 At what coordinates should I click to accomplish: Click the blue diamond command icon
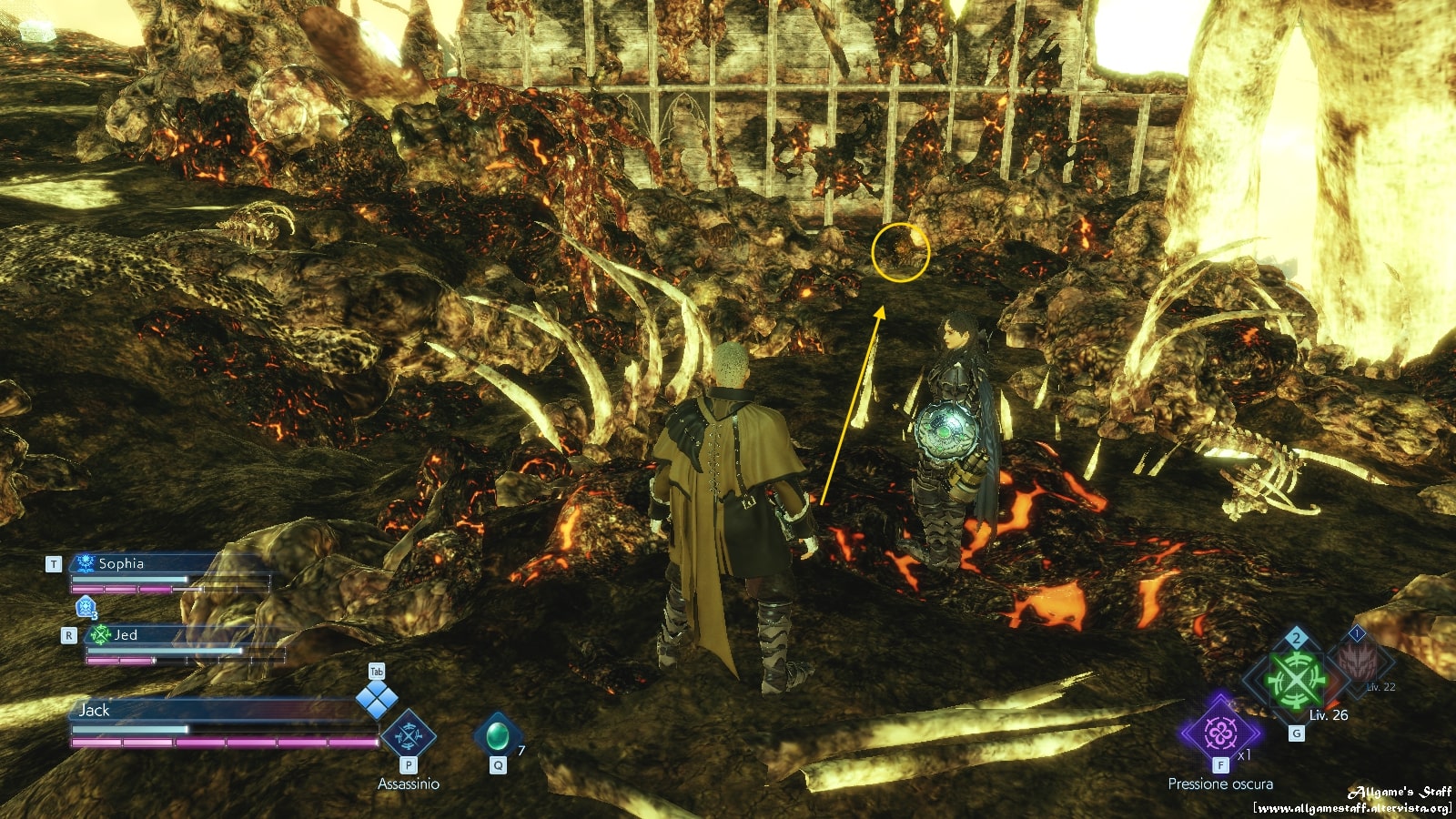(376, 700)
